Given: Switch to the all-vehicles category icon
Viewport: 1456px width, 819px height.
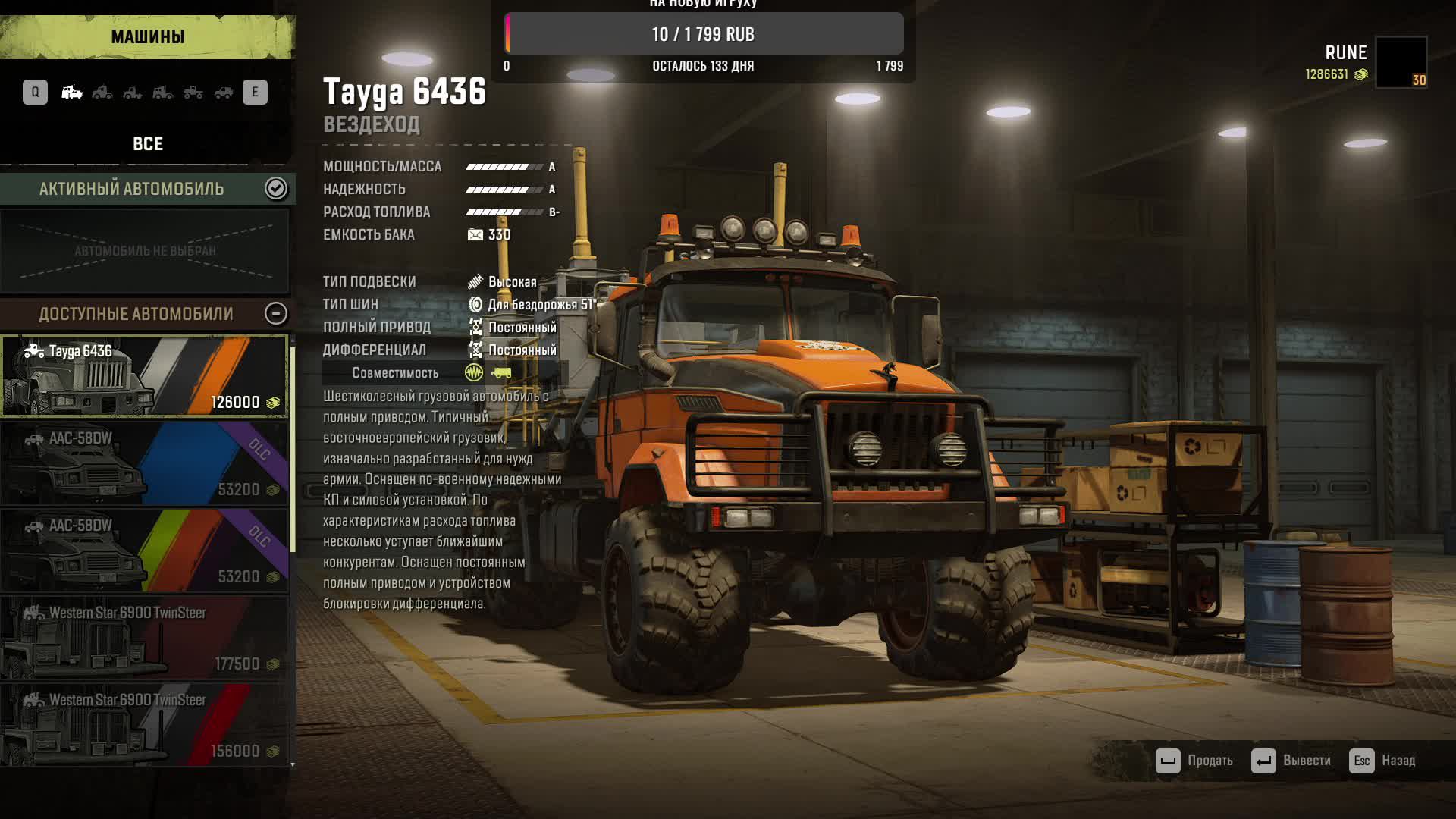Looking at the screenshot, I should click(x=72, y=93).
